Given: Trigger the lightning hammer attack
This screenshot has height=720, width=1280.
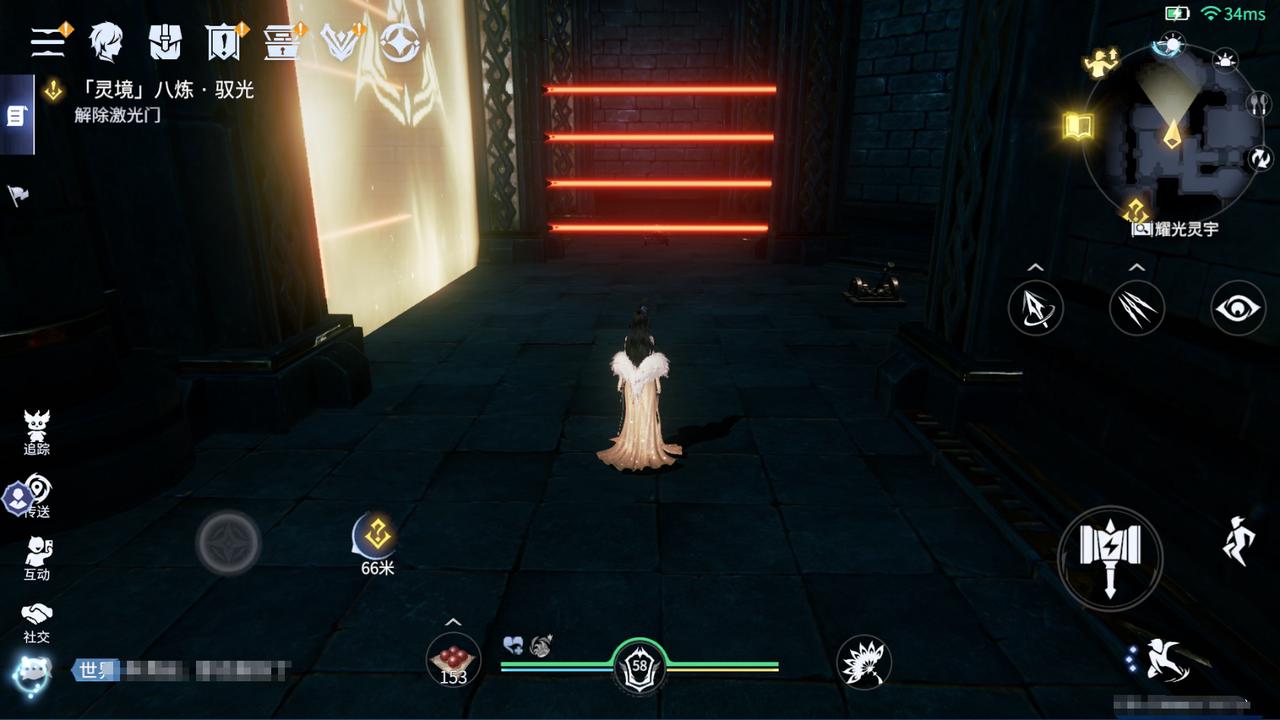Looking at the screenshot, I should (x=1110, y=556).
